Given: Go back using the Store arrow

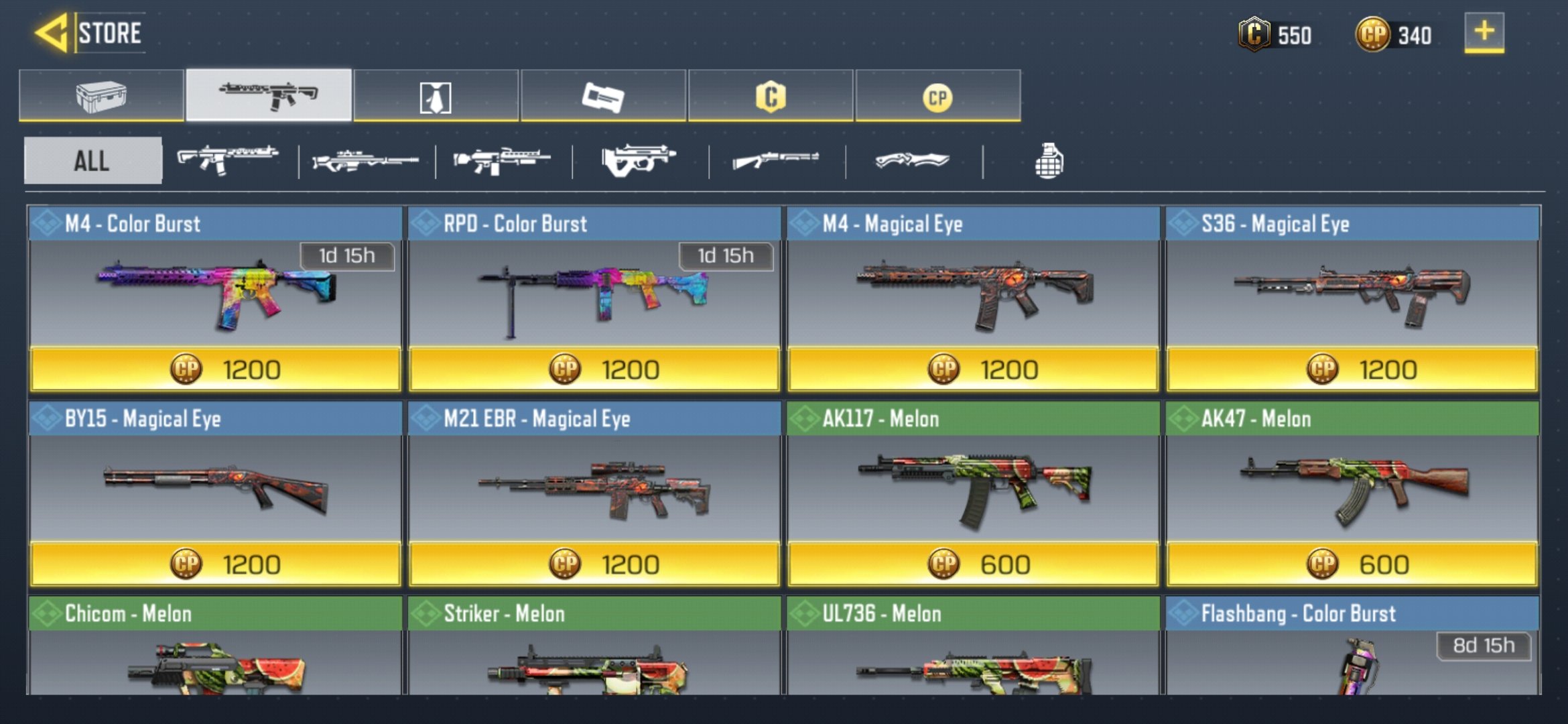Looking at the screenshot, I should tap(52, 33).
